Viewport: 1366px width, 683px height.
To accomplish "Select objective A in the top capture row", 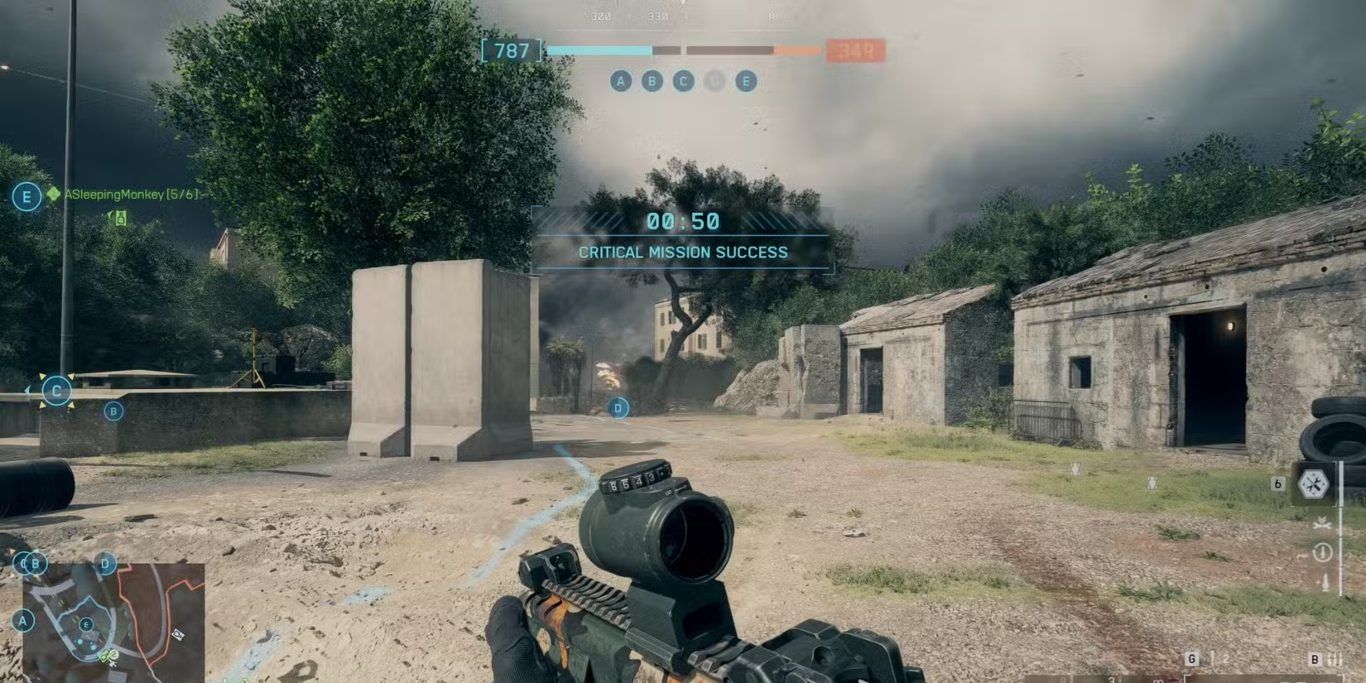I will pos(621,81).
